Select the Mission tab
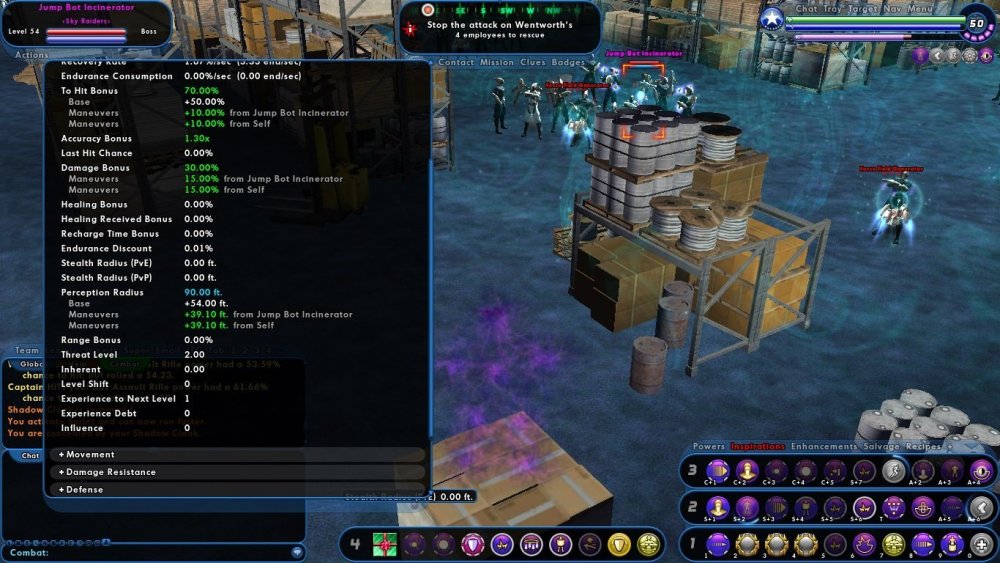1000x563 pixels. tap(497, 62)
